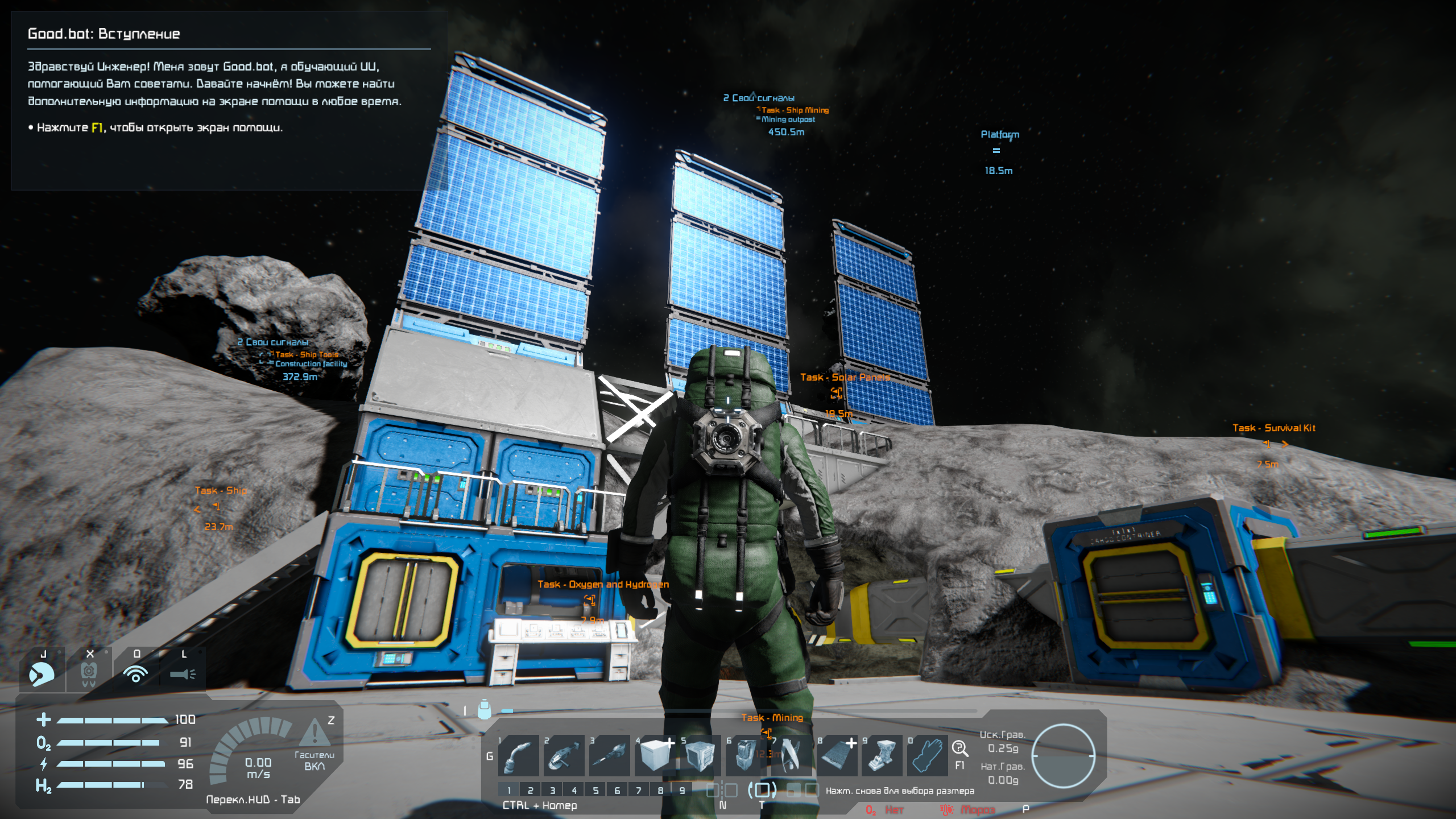Switch to toolbar page 7
This screenshot has width=1456, height=819.
[639, 790]
